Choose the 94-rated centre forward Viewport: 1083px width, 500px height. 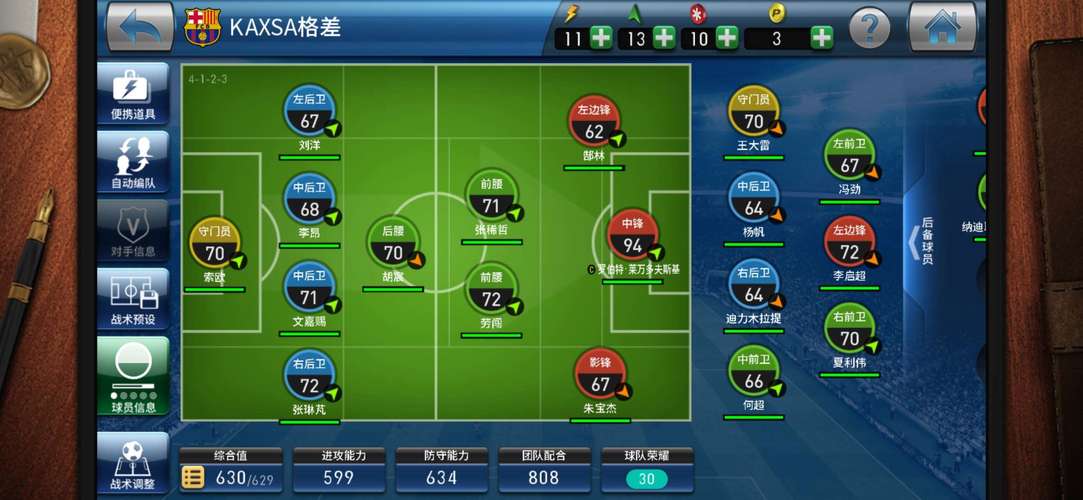632,239
